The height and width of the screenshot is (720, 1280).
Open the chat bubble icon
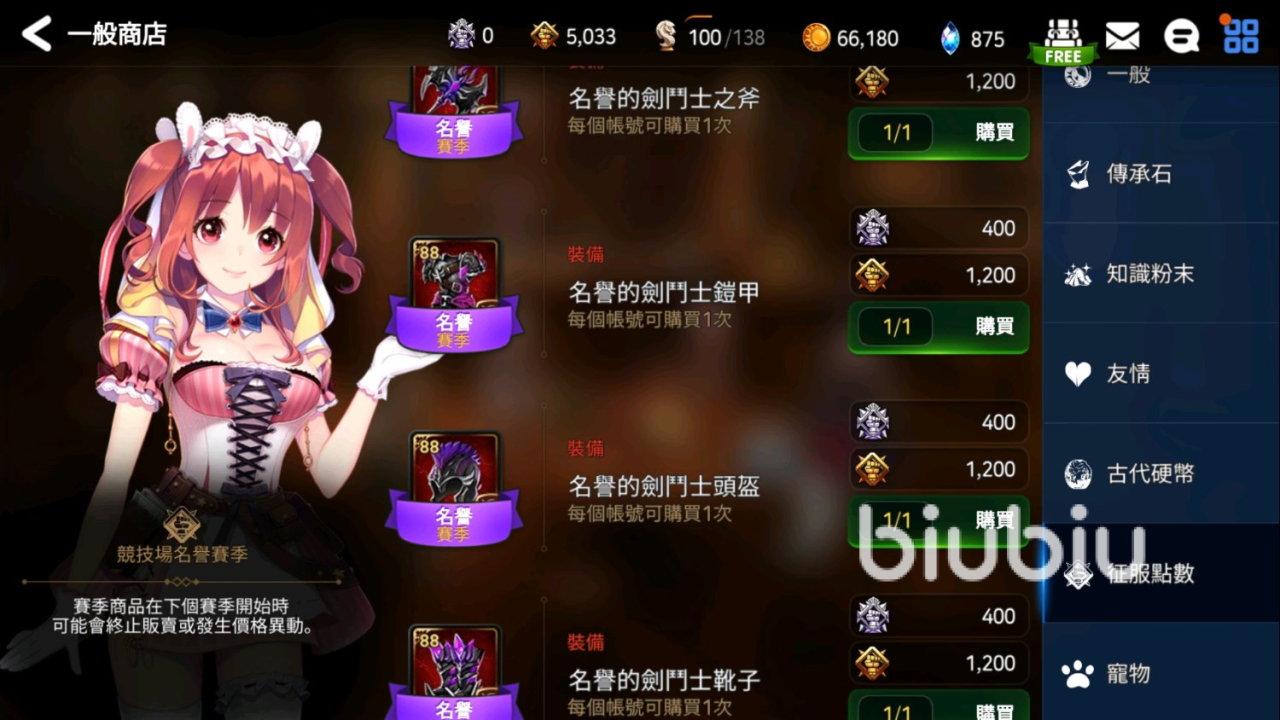pyautogui.click(x=1182, y=33)
